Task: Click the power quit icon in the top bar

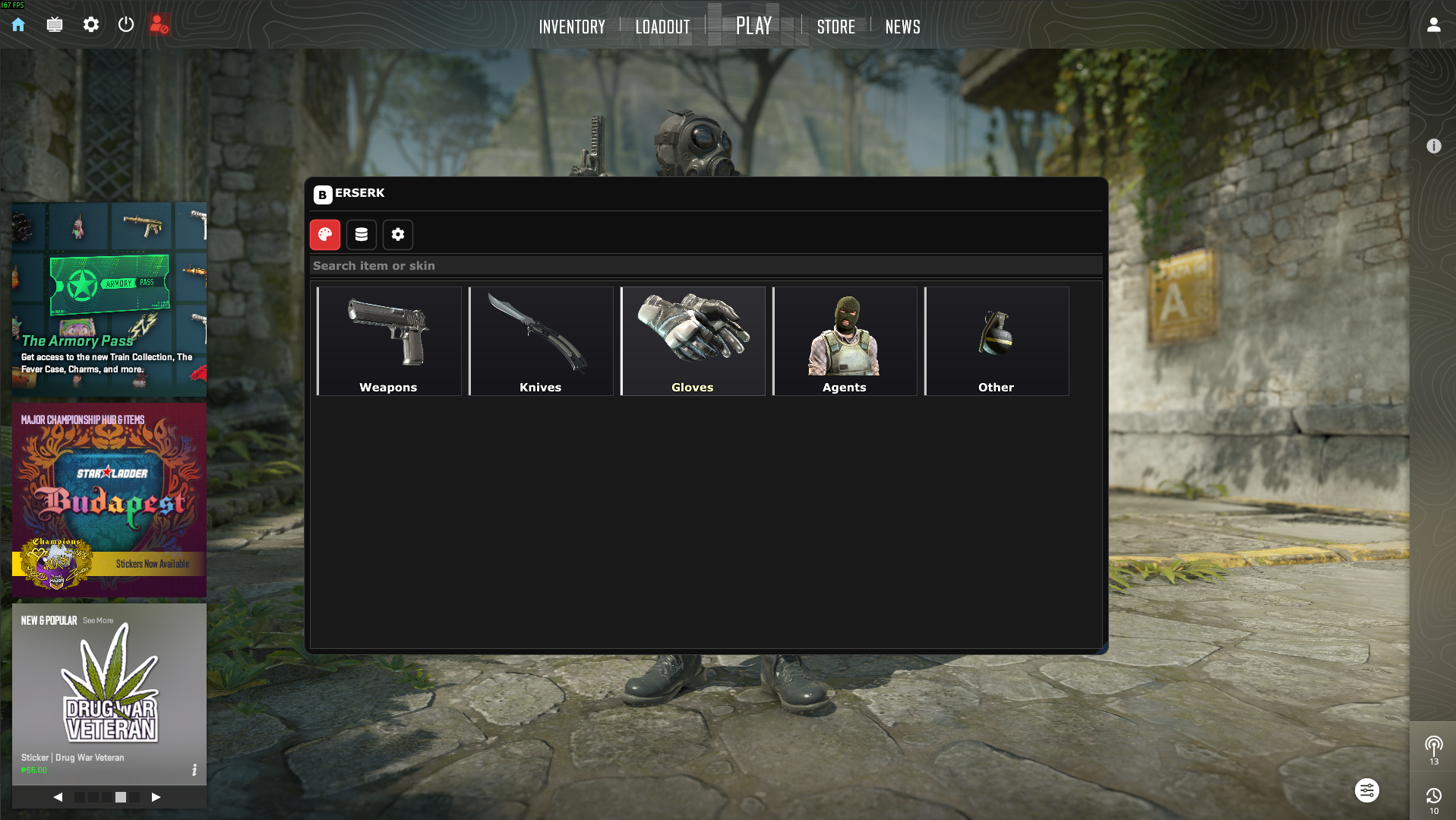Action: [126, 24]
